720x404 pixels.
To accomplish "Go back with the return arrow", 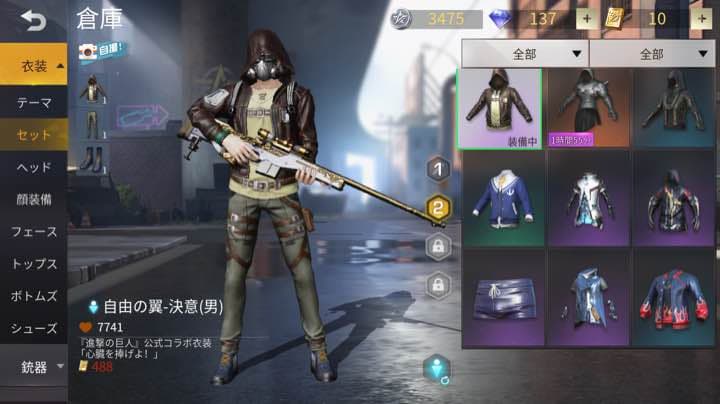I will 33,19.
